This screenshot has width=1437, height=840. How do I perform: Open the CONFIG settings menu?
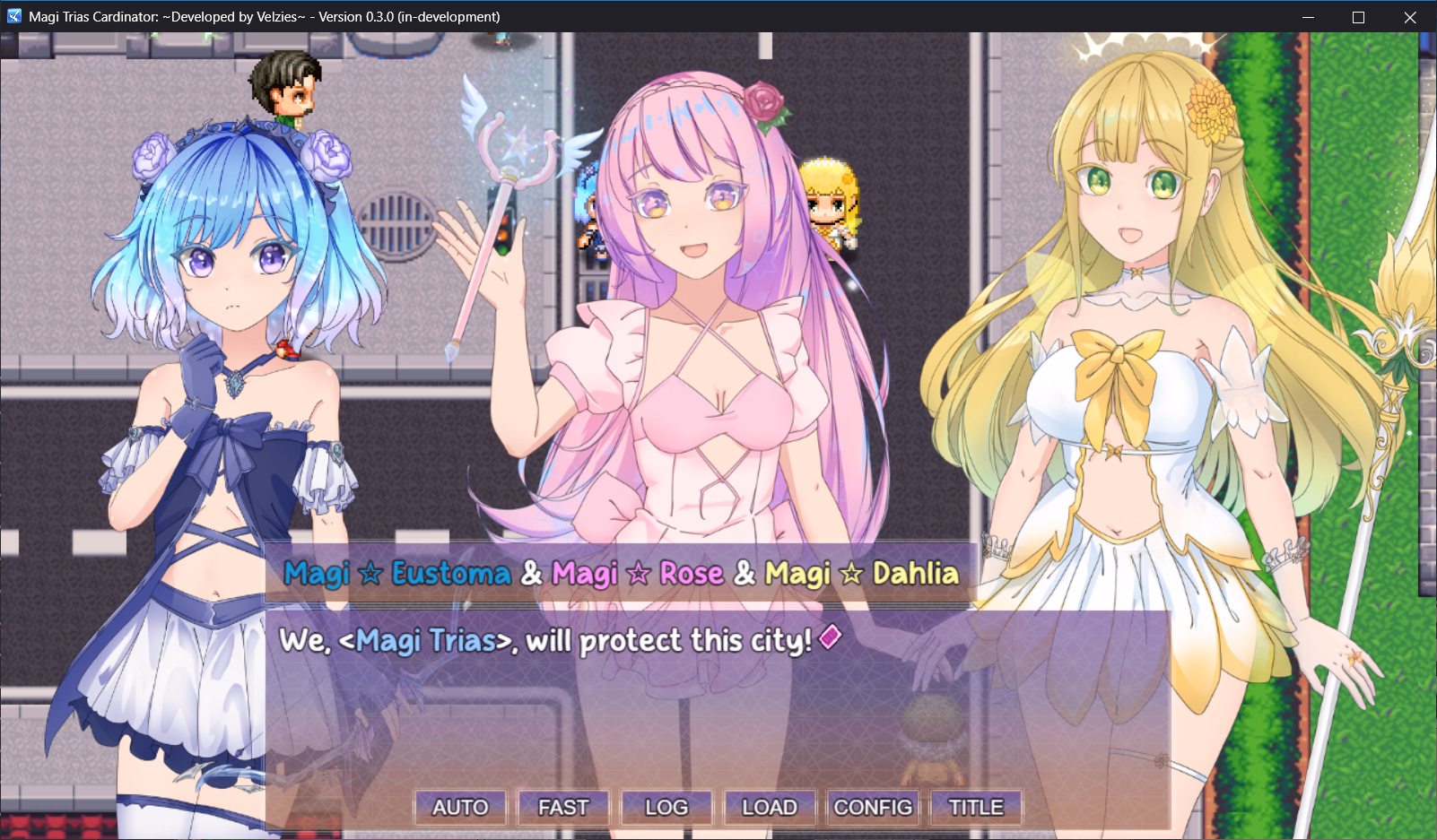coord(873,808)
